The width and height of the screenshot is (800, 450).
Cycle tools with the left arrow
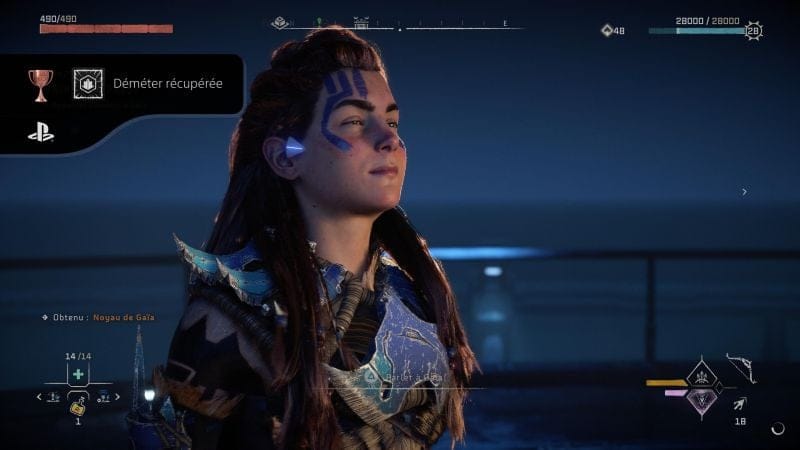[39, 397]
